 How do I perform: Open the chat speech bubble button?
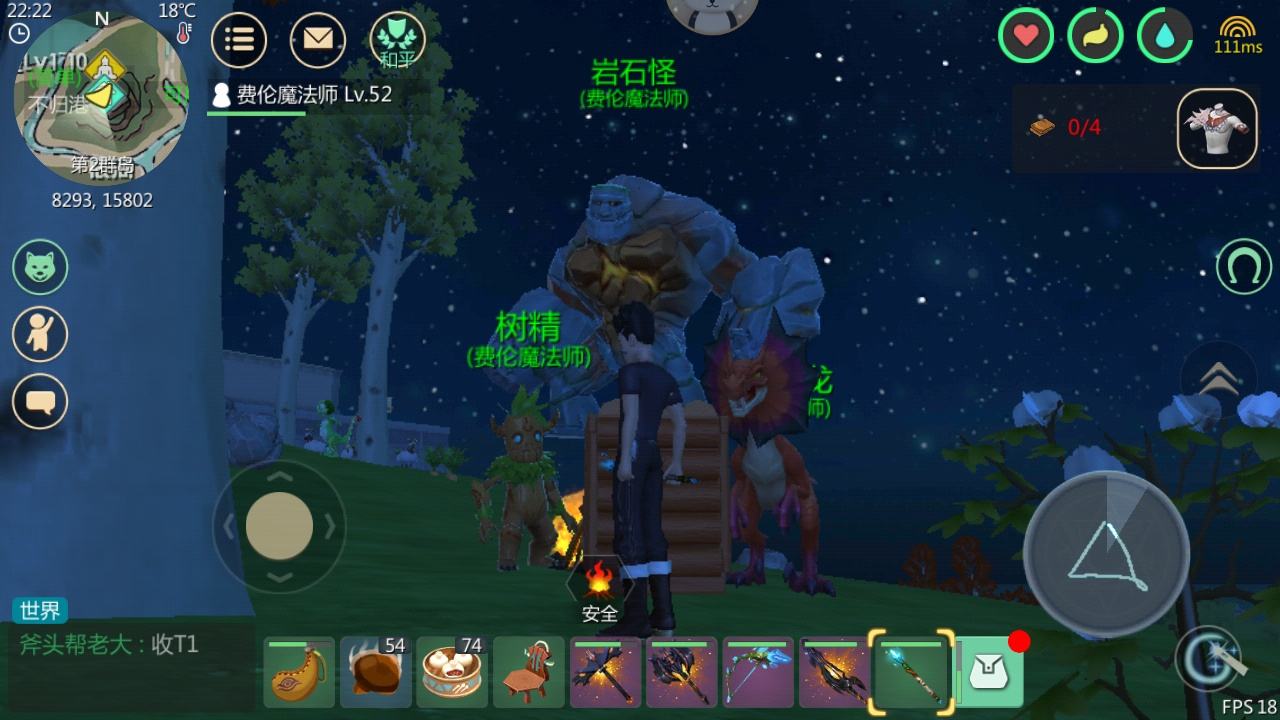[x=40, y=401]
